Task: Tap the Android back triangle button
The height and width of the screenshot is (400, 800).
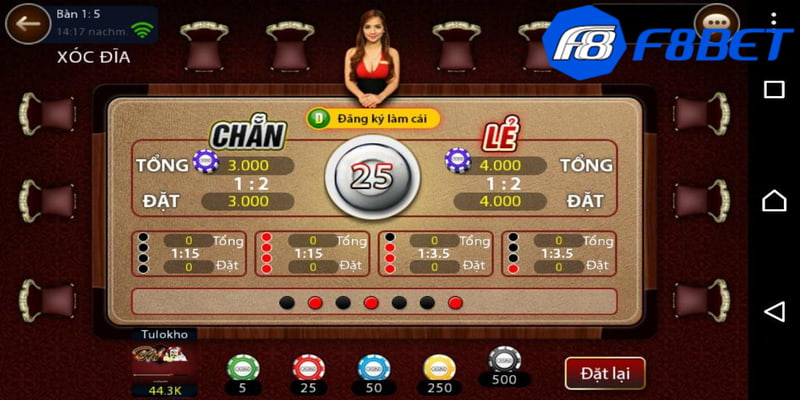Action: click(x=774, y=311)
